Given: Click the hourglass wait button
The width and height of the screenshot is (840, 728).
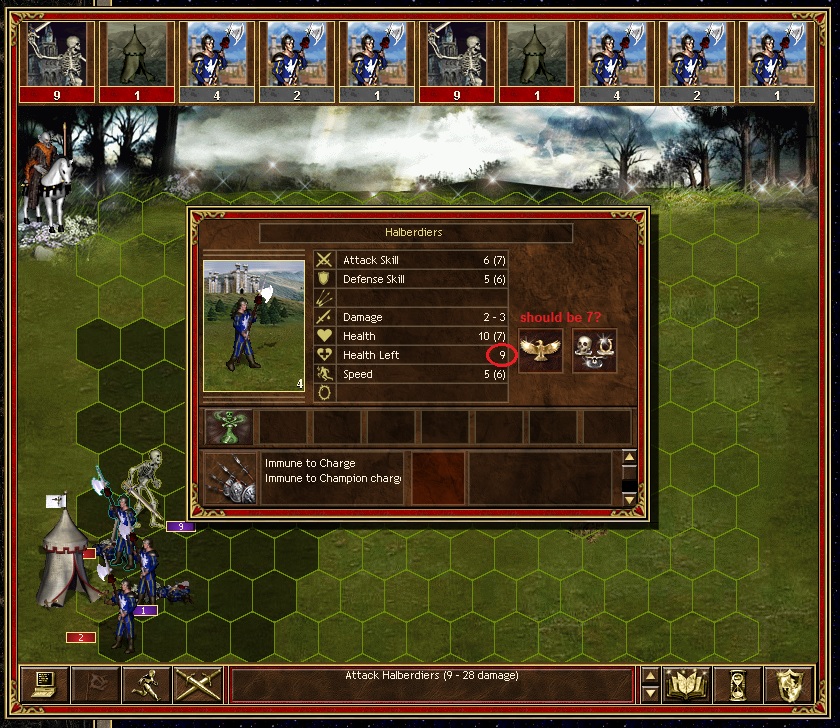Looking at the screenshot, I should [x=737, y=685].
